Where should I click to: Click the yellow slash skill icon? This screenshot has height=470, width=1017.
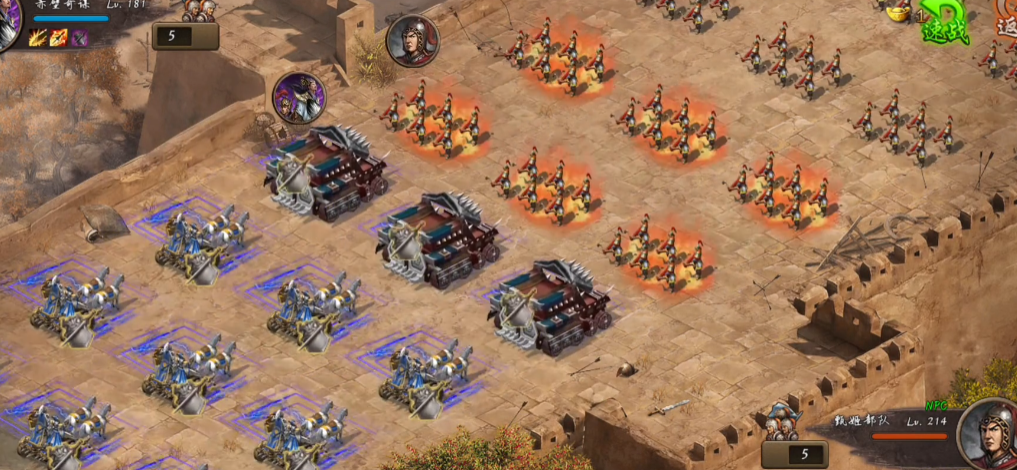(x=37, y=39)
